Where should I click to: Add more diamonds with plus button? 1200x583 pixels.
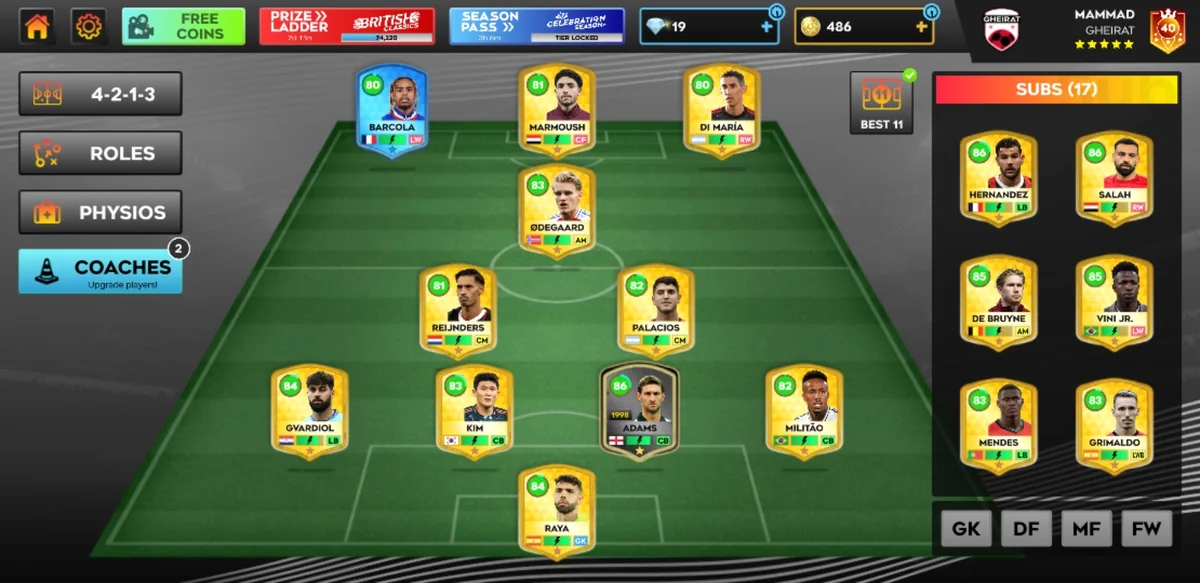[x=767, y=27]
